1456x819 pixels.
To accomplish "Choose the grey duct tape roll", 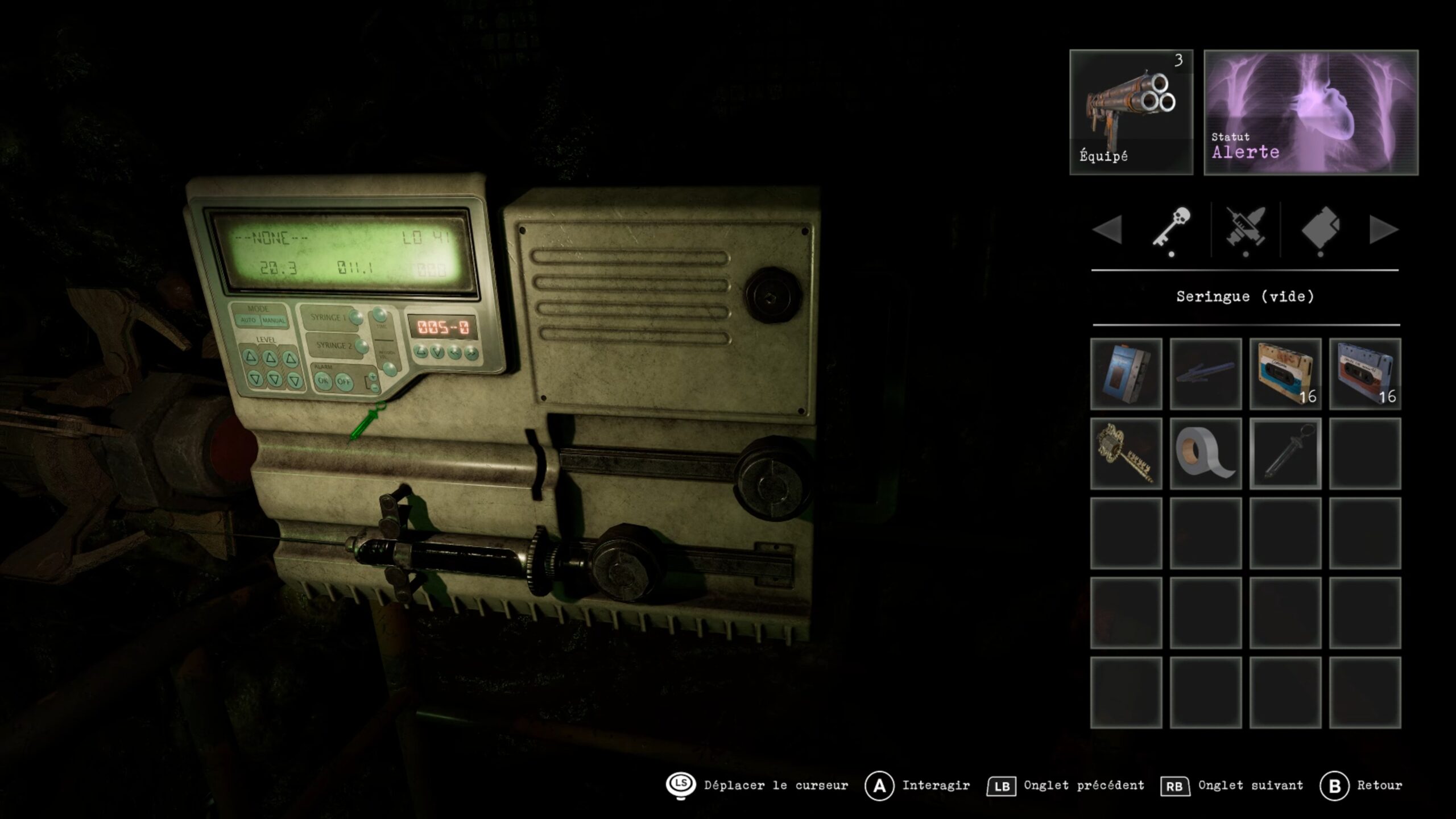I will click(1205, 453).
